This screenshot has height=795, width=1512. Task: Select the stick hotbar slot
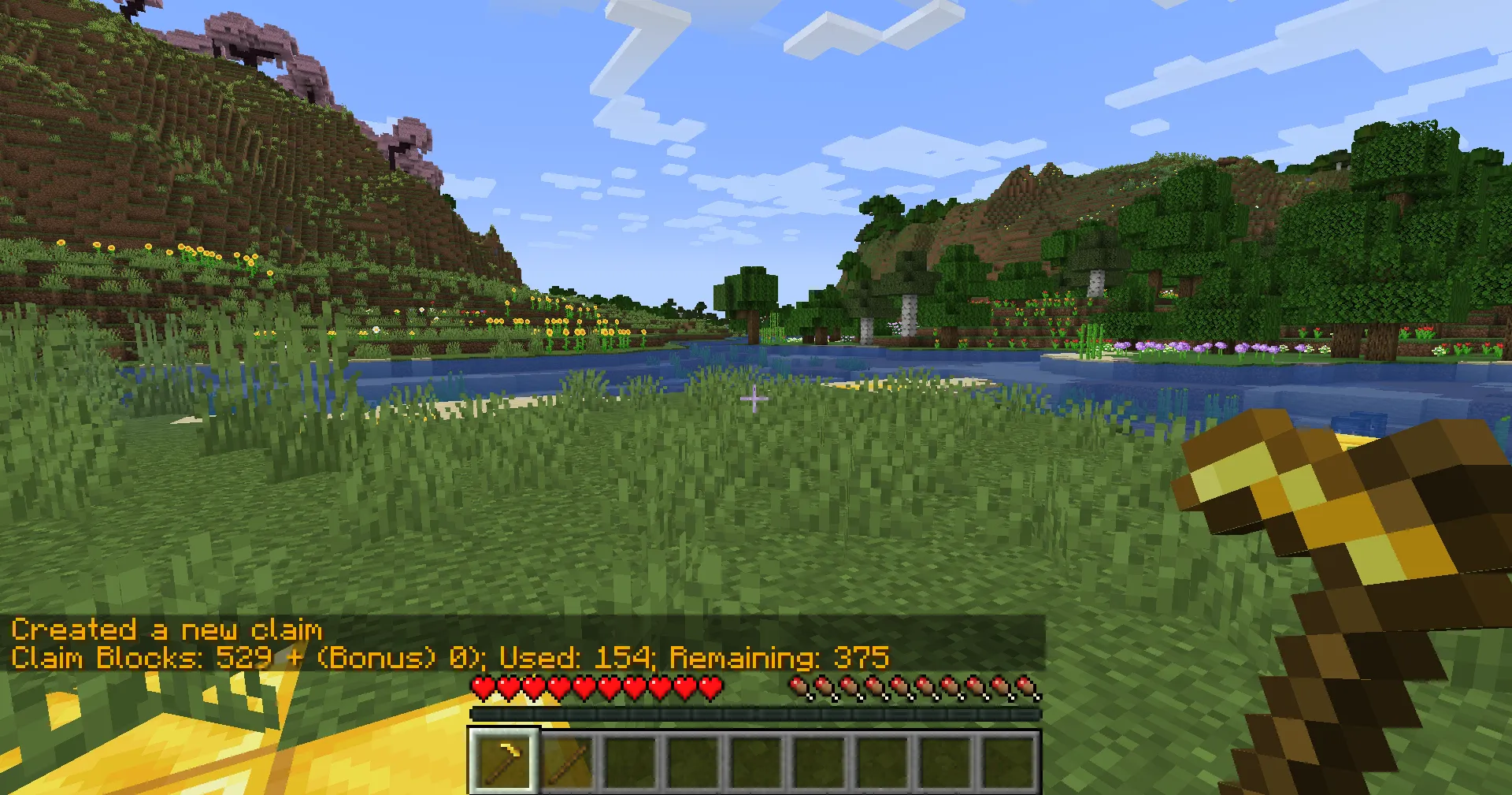pos(567,761)
